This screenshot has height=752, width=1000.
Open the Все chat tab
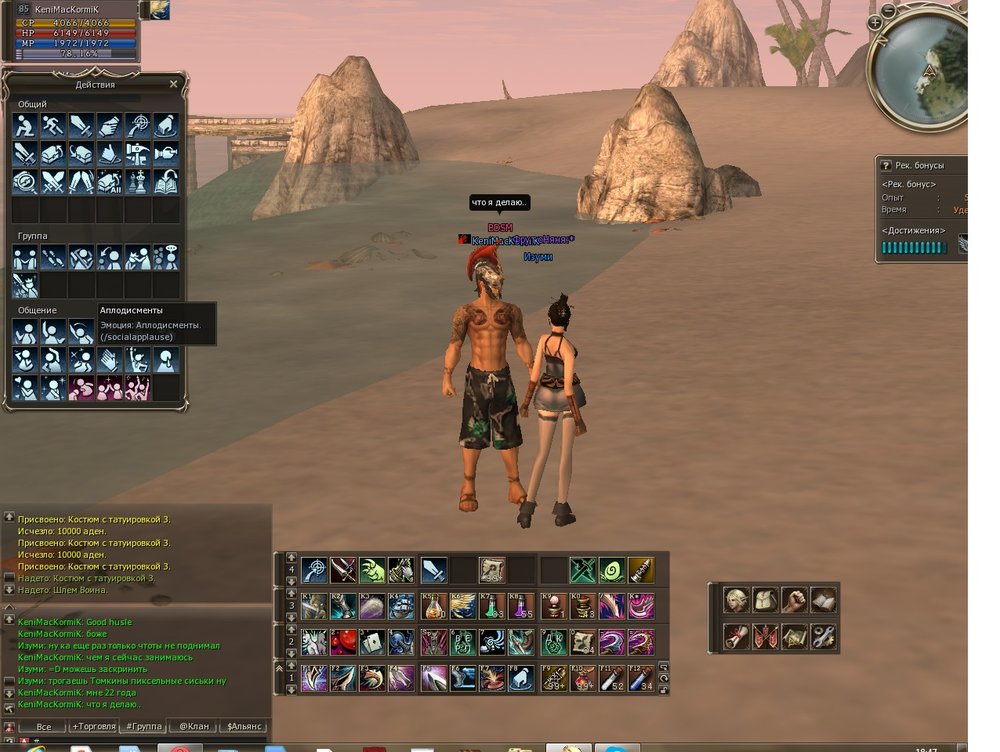tap(43, 727)
